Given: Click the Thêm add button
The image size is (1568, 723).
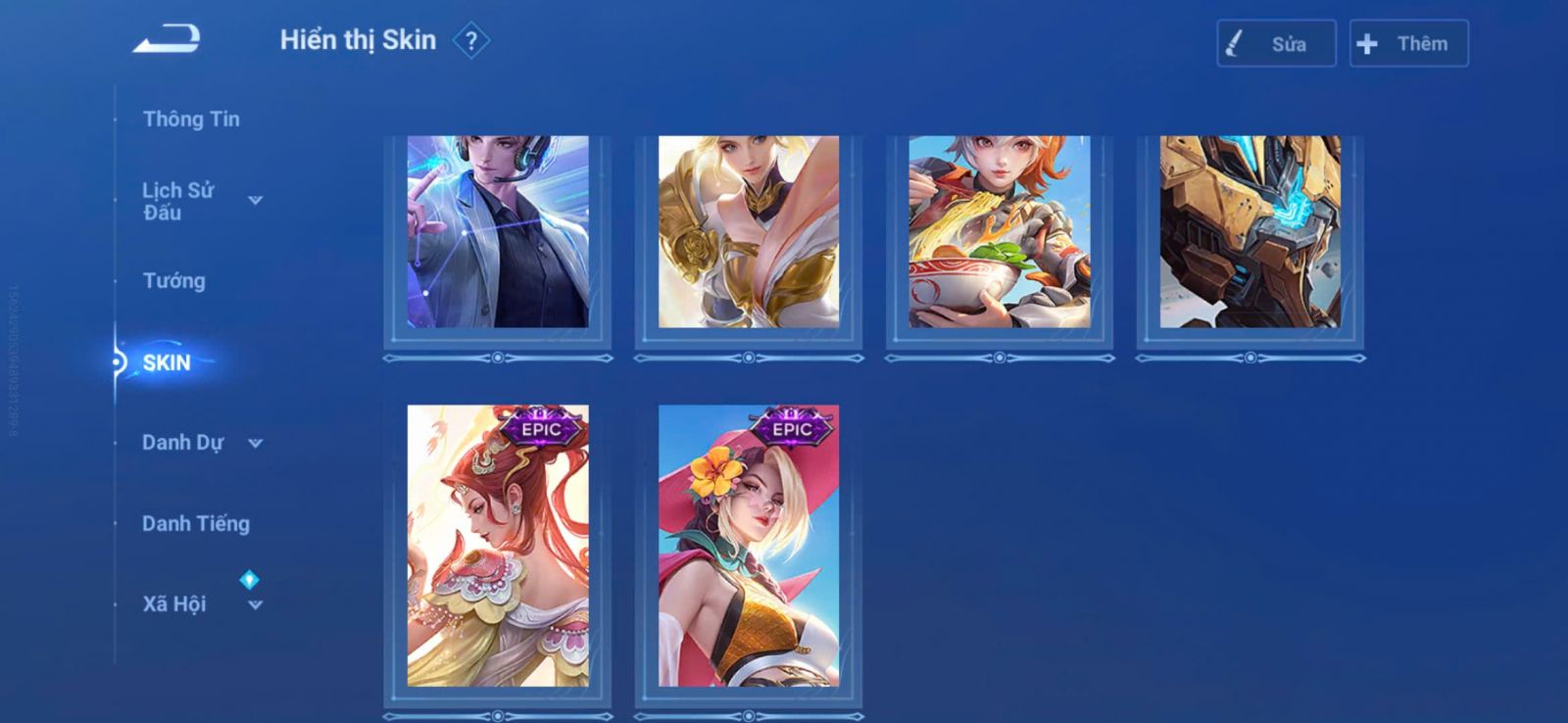Looking at the screenshot, I should click(x=1408, y=44).
